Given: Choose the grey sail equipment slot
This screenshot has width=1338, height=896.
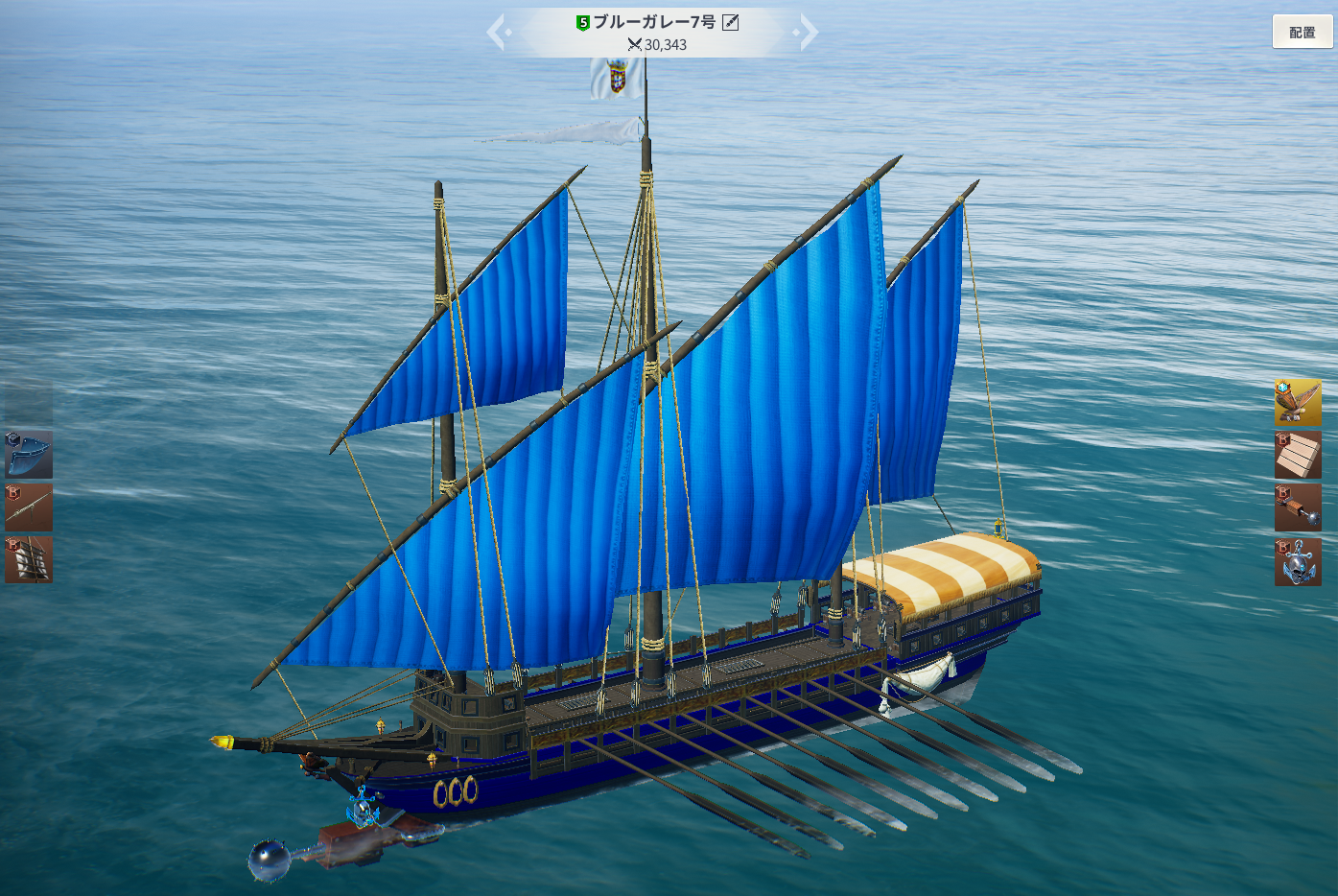Looking at the screenshot, I should click(29, 559).
